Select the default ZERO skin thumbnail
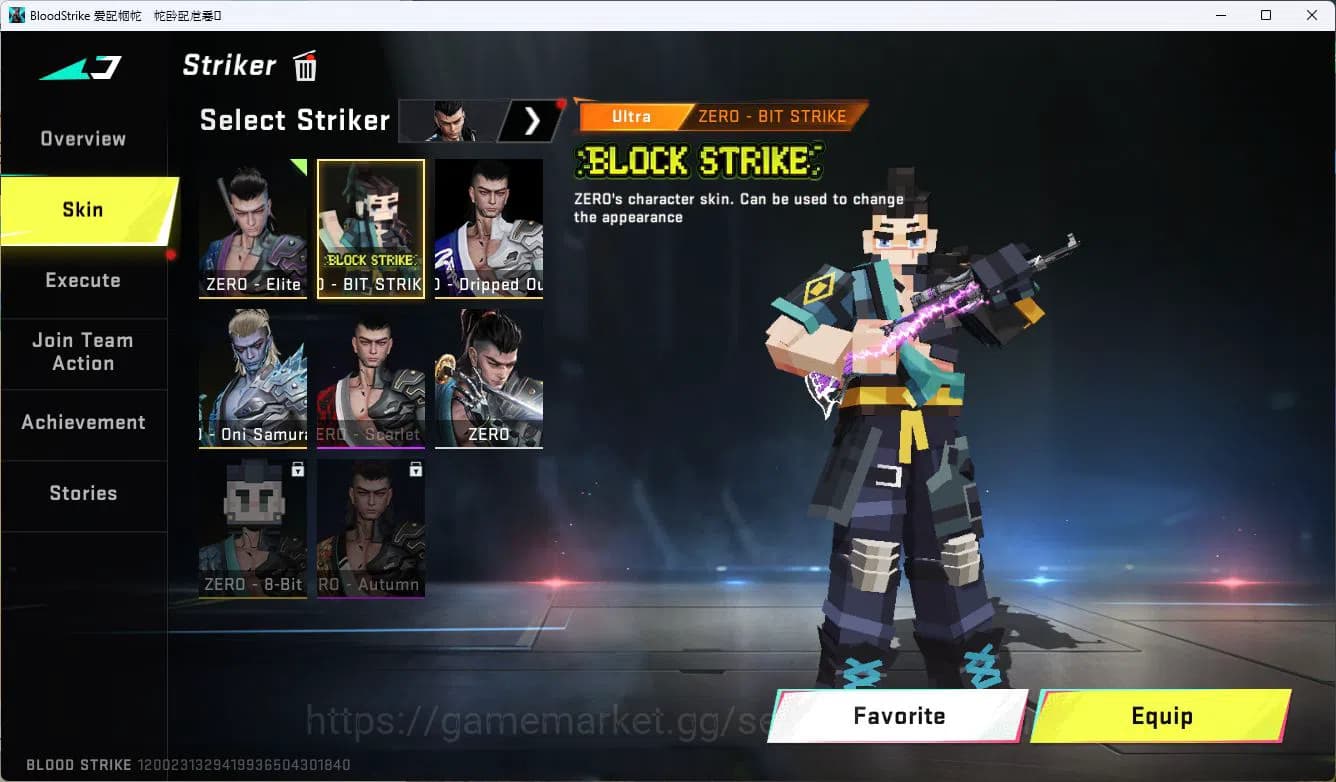The height and width of the screenshot is (782, 1336). [x=488, y=380]
